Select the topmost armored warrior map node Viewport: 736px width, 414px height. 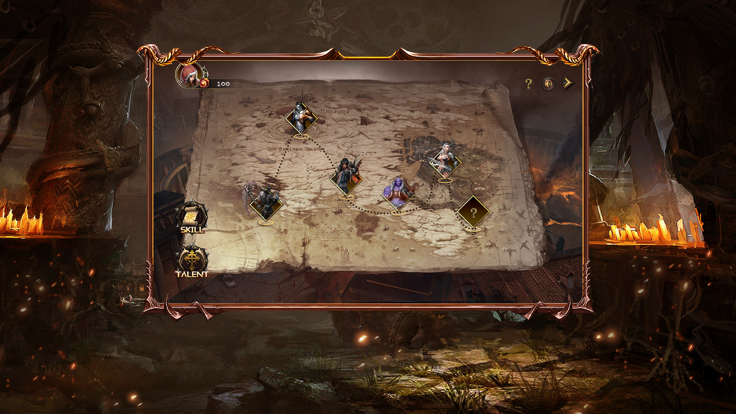pos(301,118)
